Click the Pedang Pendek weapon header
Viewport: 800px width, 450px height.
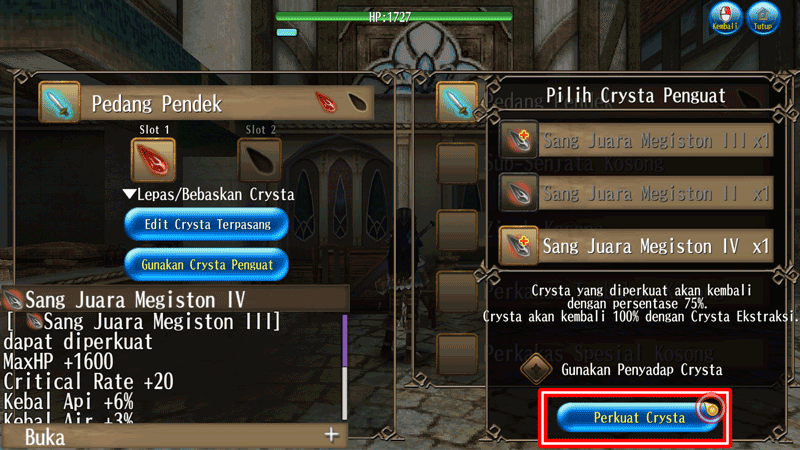click(205, 103)
